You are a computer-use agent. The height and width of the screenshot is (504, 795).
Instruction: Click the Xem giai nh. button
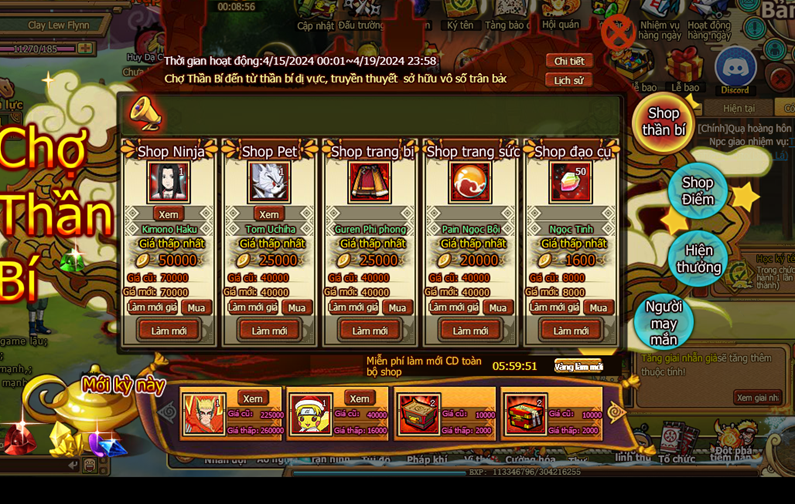point(757,397)
